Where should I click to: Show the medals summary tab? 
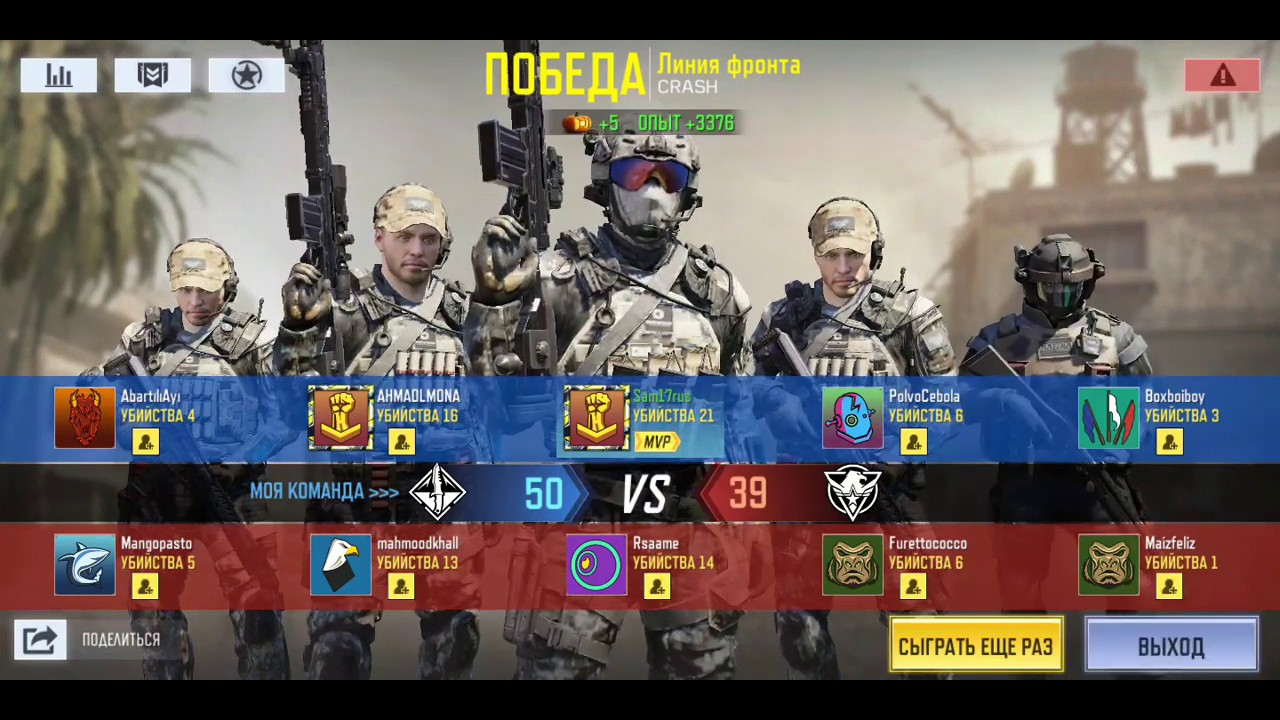(152, 76)
